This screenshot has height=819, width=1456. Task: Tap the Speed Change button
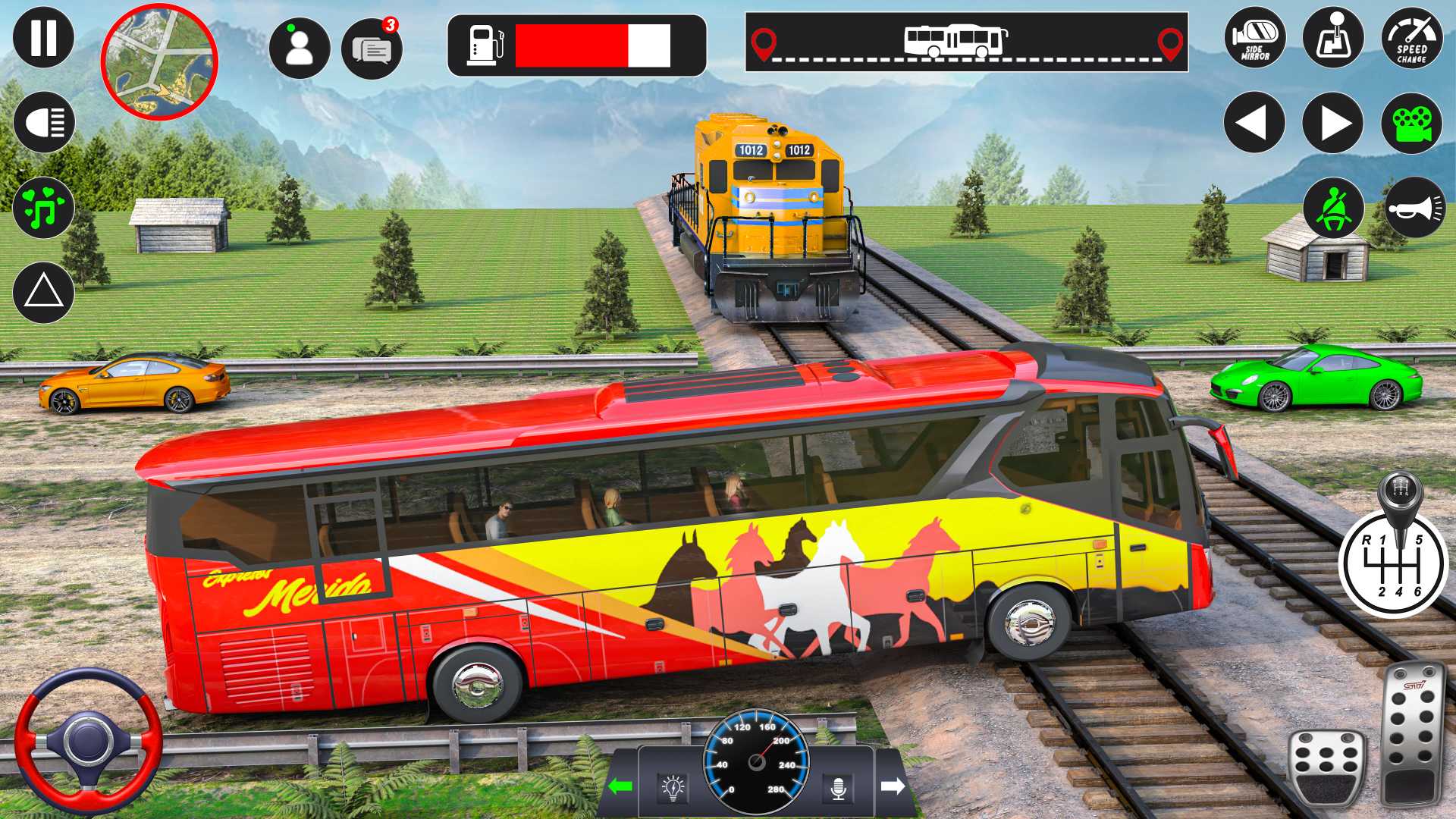coord(1411,37)
